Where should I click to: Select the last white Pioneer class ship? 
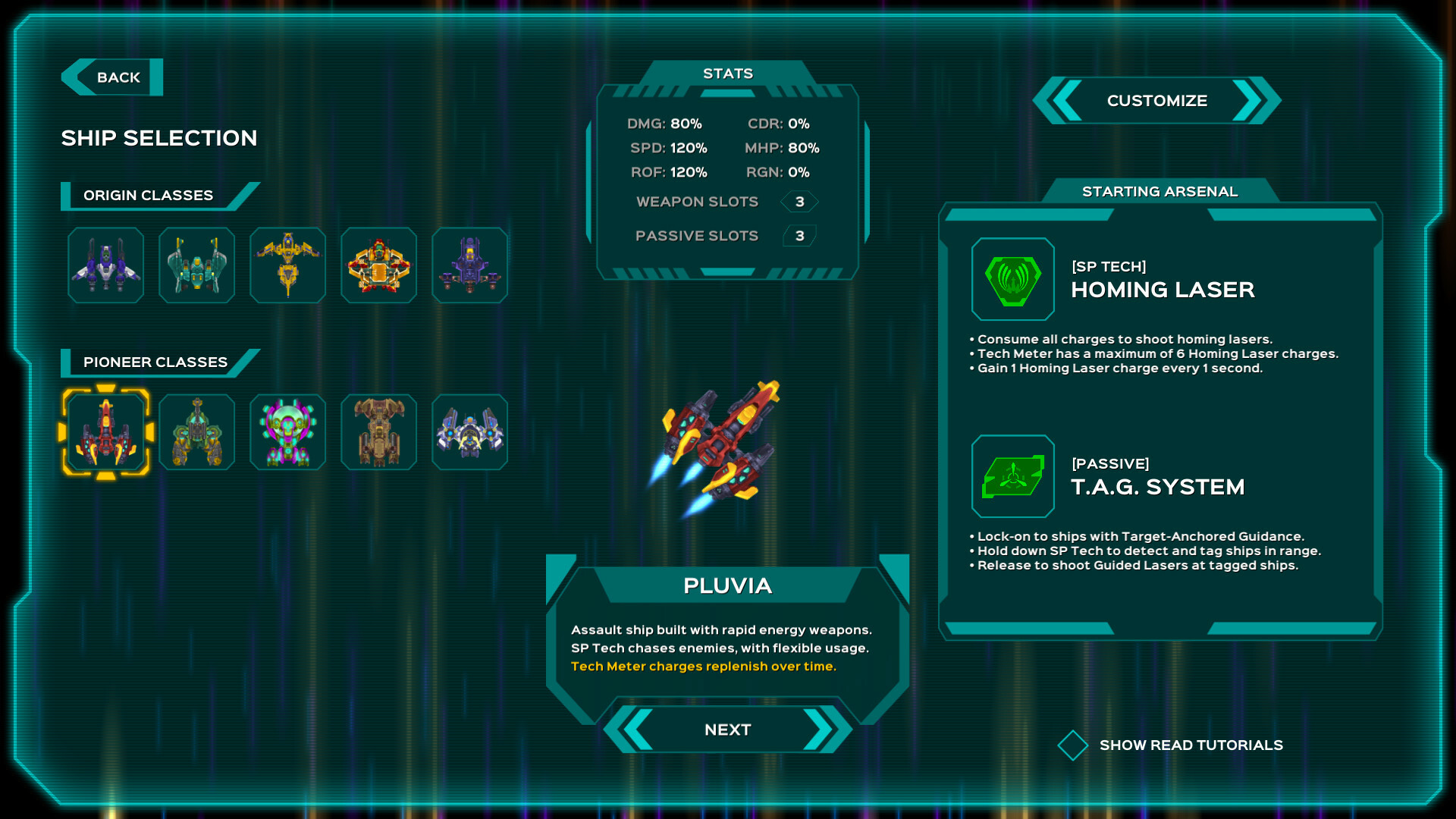click(x=469, y=432)
